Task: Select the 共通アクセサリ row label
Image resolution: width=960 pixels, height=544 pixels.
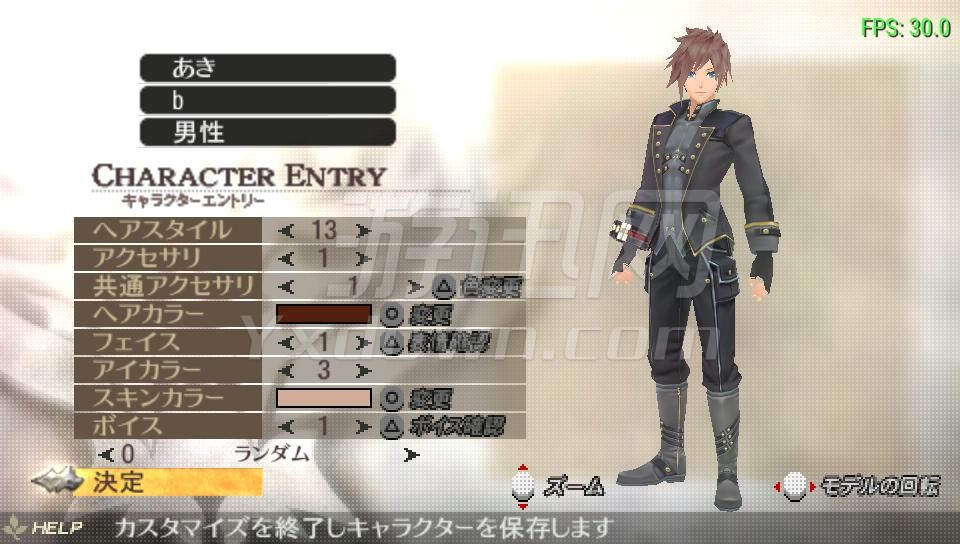Action: click(x=168, y=286)
